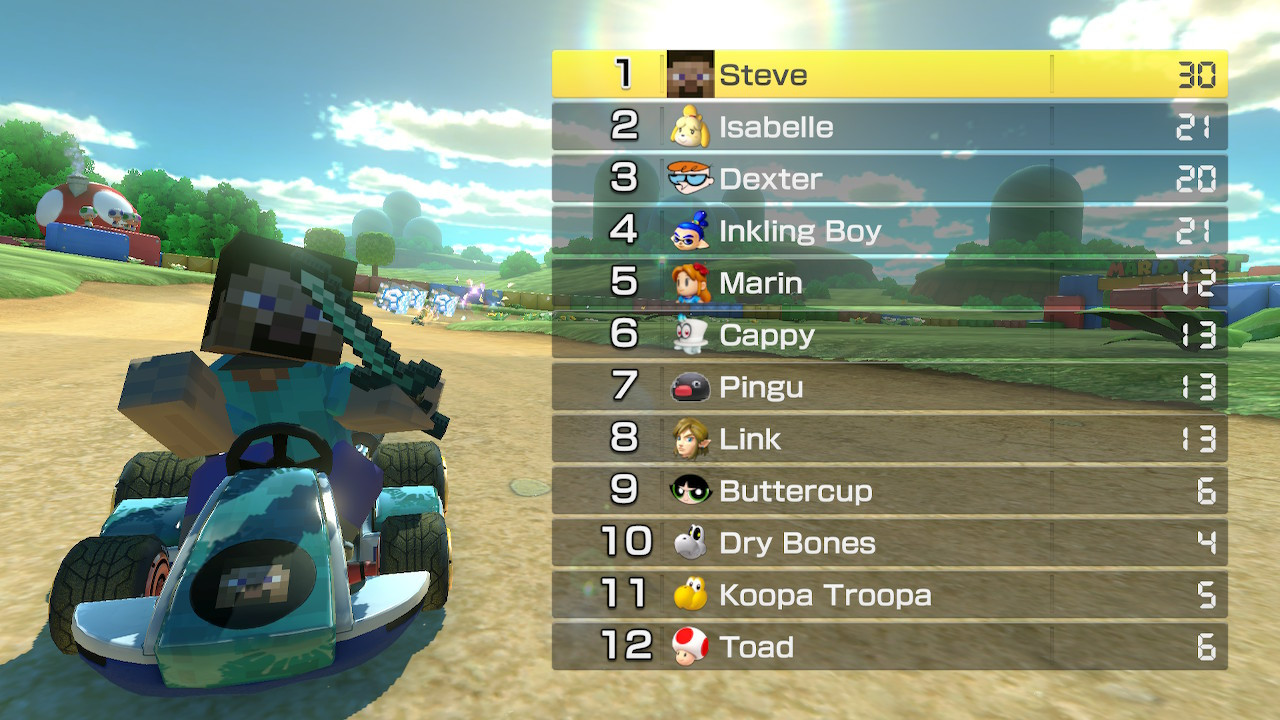The height and width of the screenshot is (720, 1280).
Task: Click Cappy's ghost portrait icon
Action: pyautogui.click(x=691, y=335)
